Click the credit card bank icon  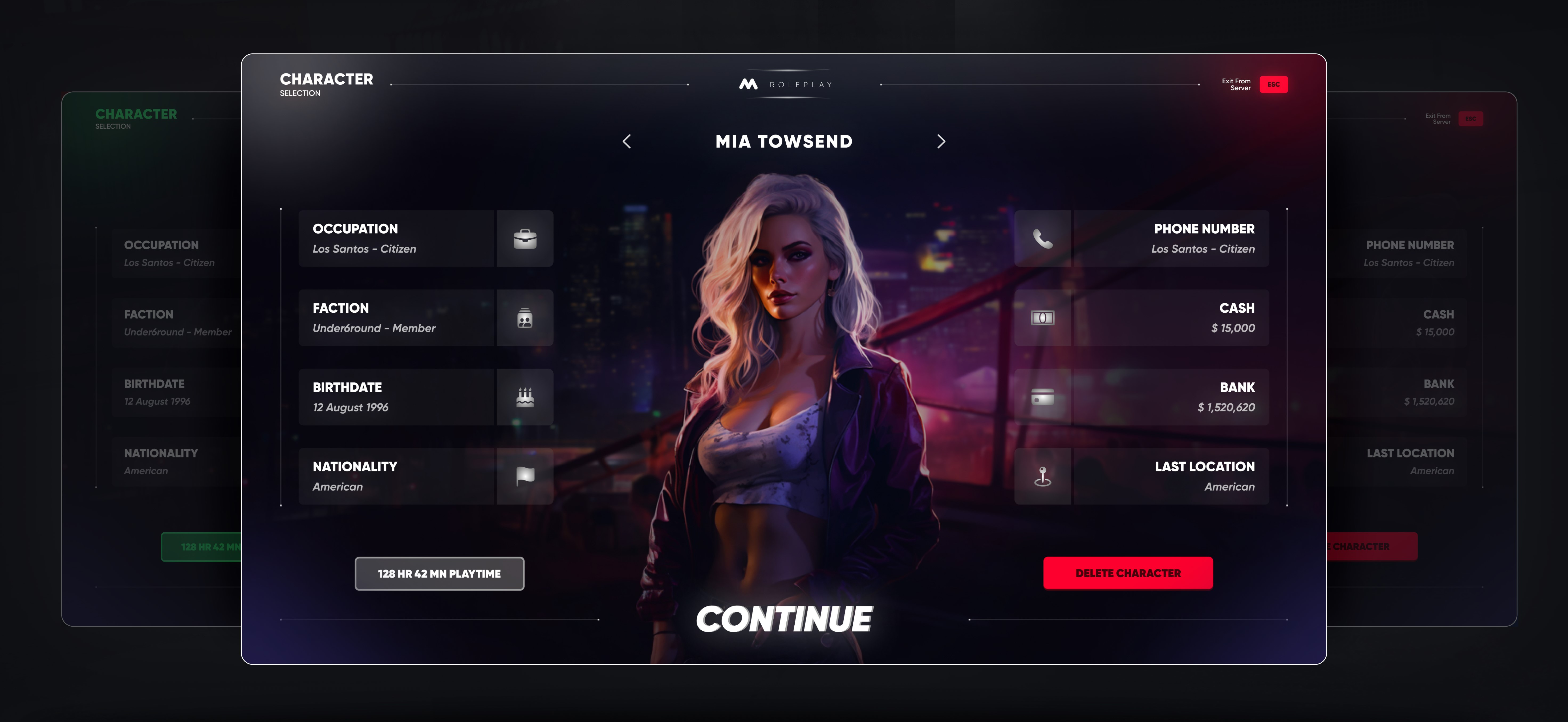point(1042,397)
